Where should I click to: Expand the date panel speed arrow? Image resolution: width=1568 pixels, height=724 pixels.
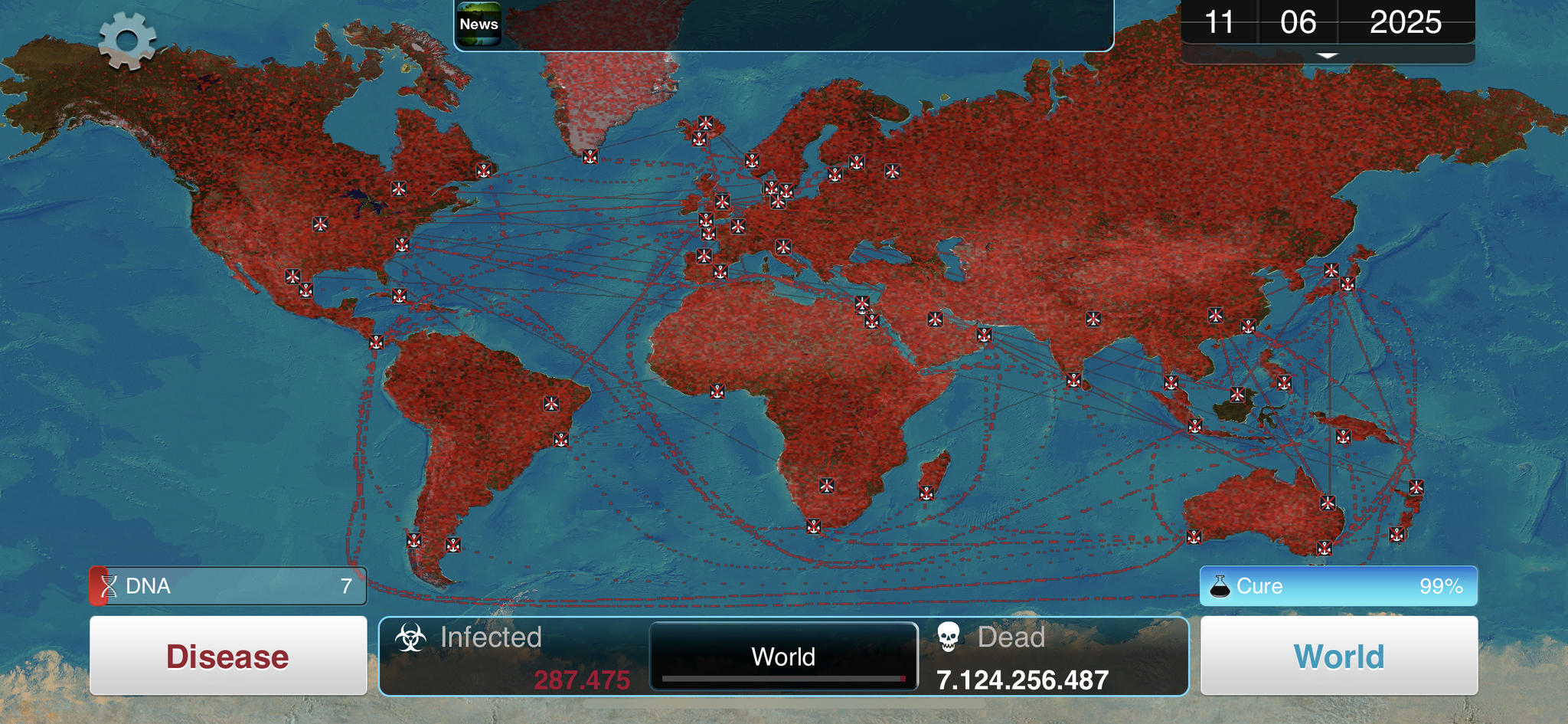point(1328,56)
